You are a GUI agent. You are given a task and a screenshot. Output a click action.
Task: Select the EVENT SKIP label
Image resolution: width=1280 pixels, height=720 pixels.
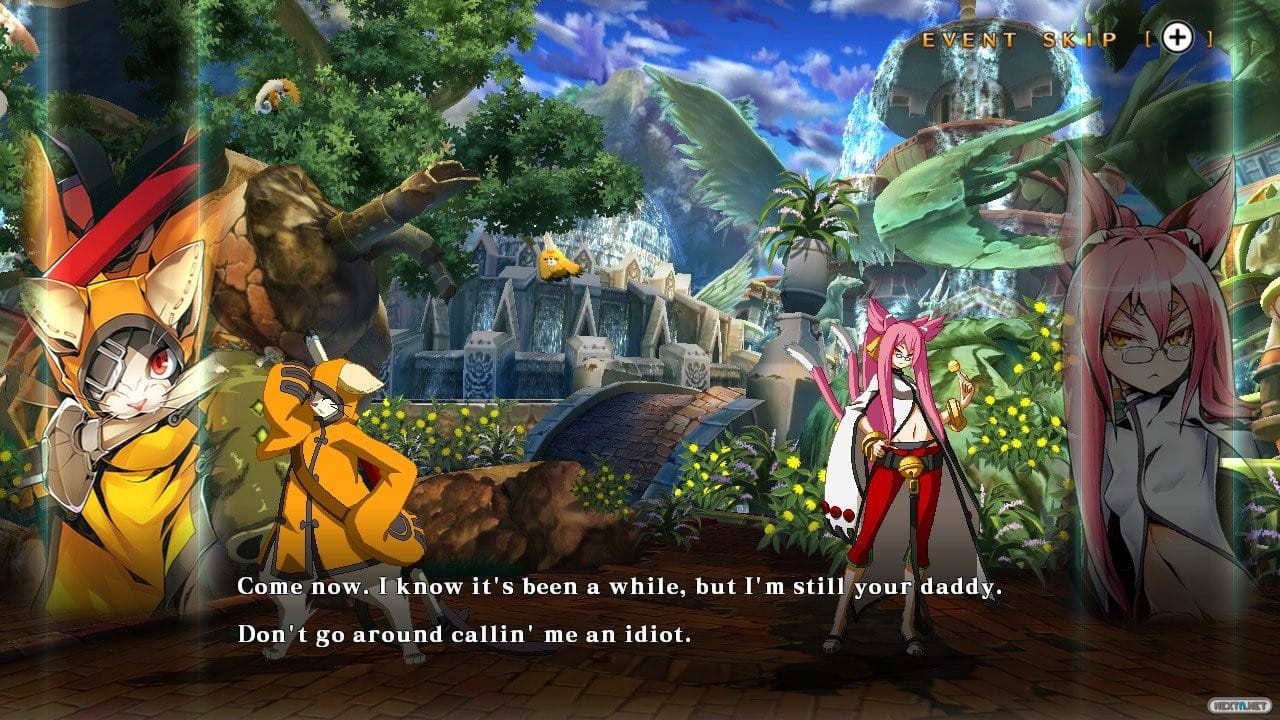click(1019, 38)
